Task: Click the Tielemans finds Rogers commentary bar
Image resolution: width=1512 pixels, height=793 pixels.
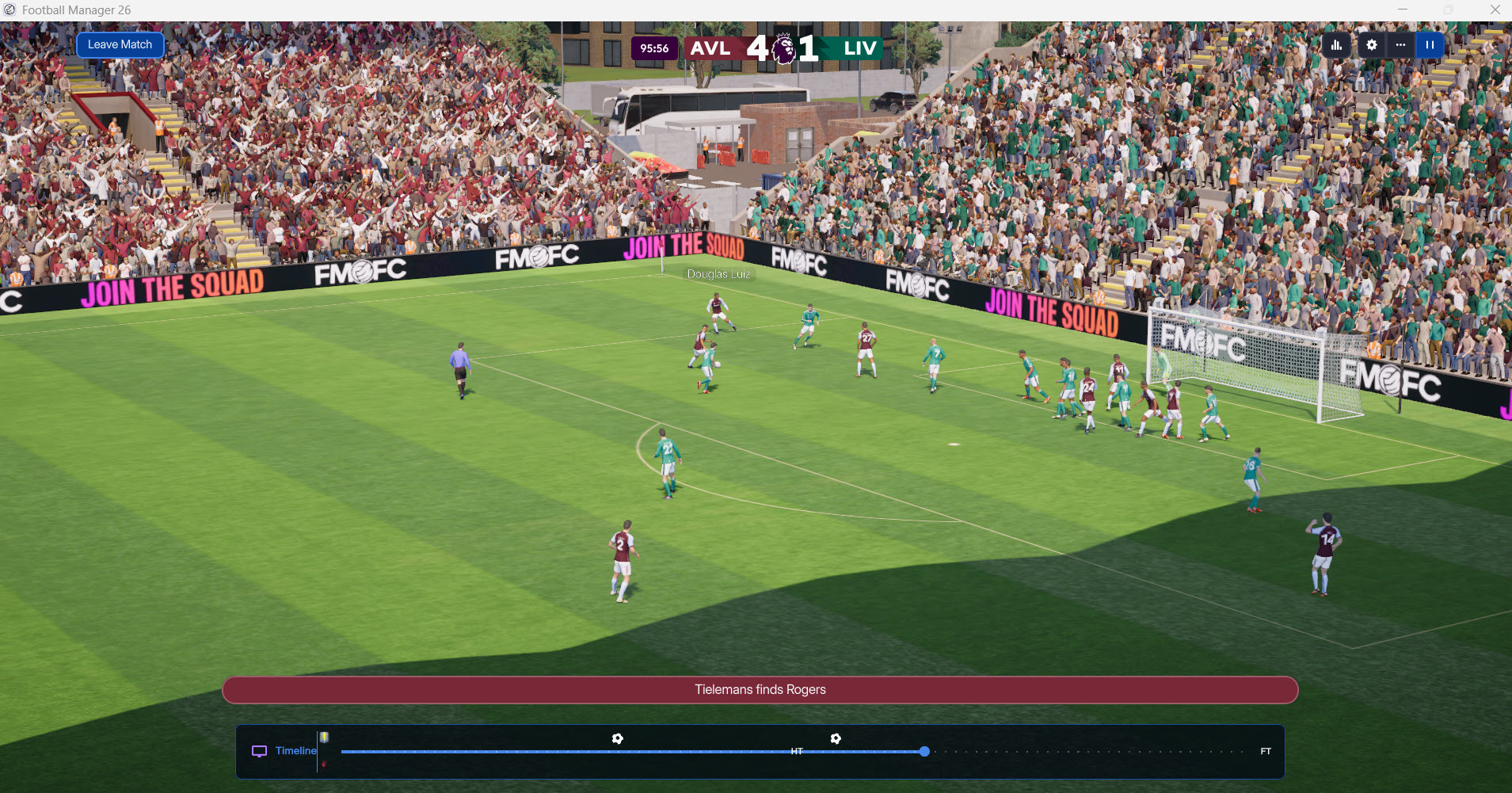Action: coord(760,690)
